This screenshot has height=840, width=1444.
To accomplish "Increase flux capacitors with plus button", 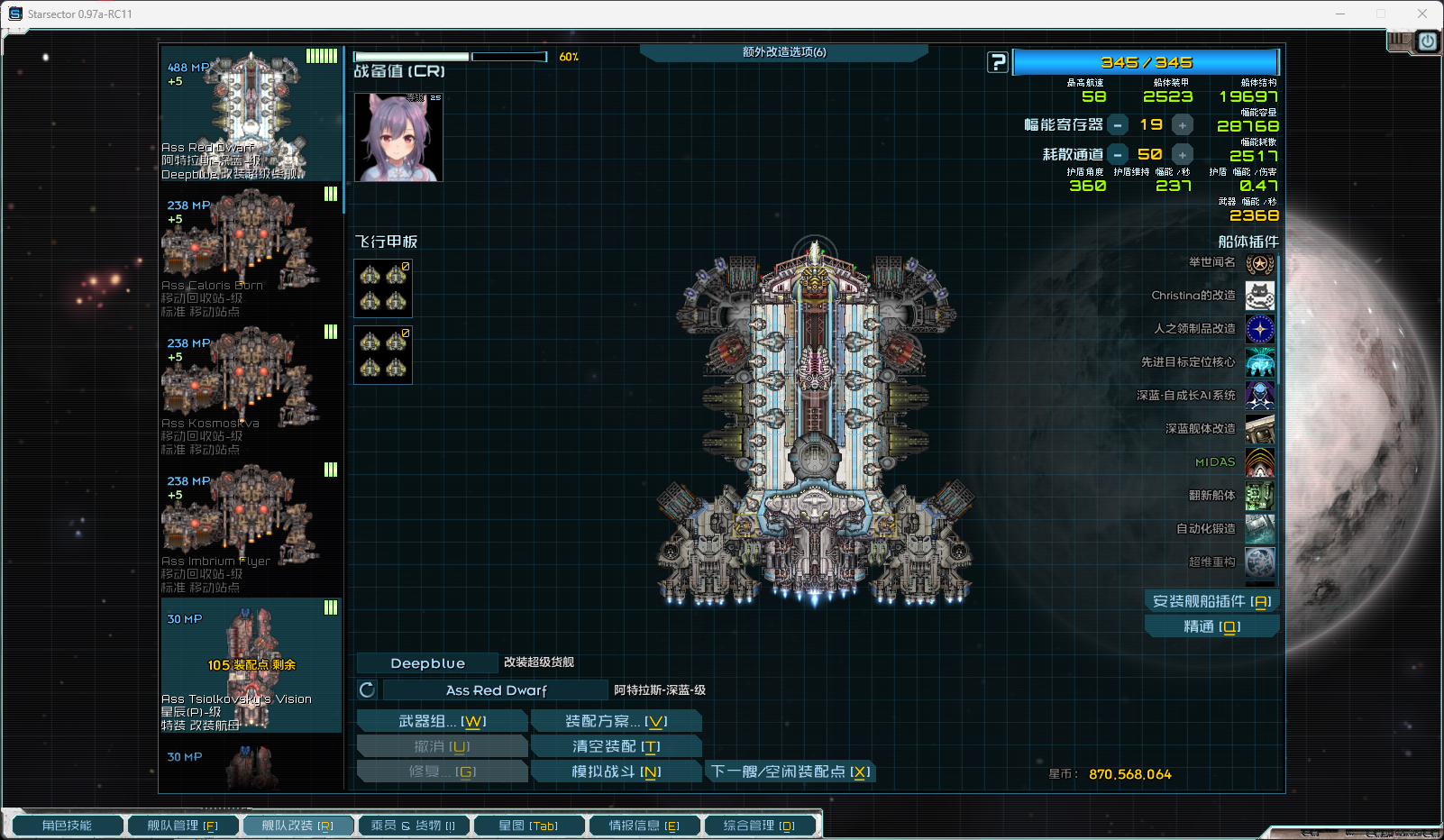I will [x=1183, y=125].
